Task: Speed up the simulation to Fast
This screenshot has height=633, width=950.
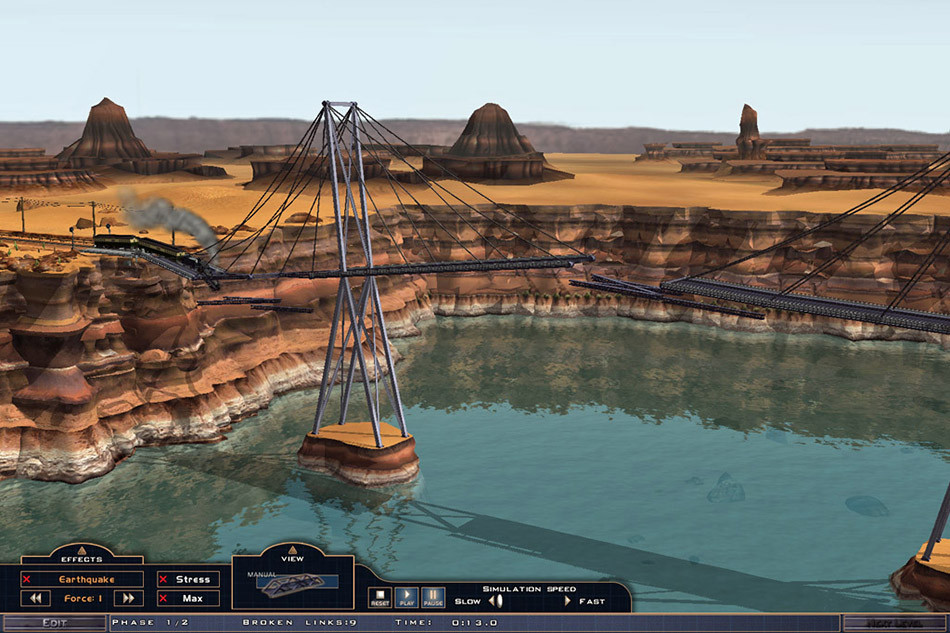Action: [568, 601]
